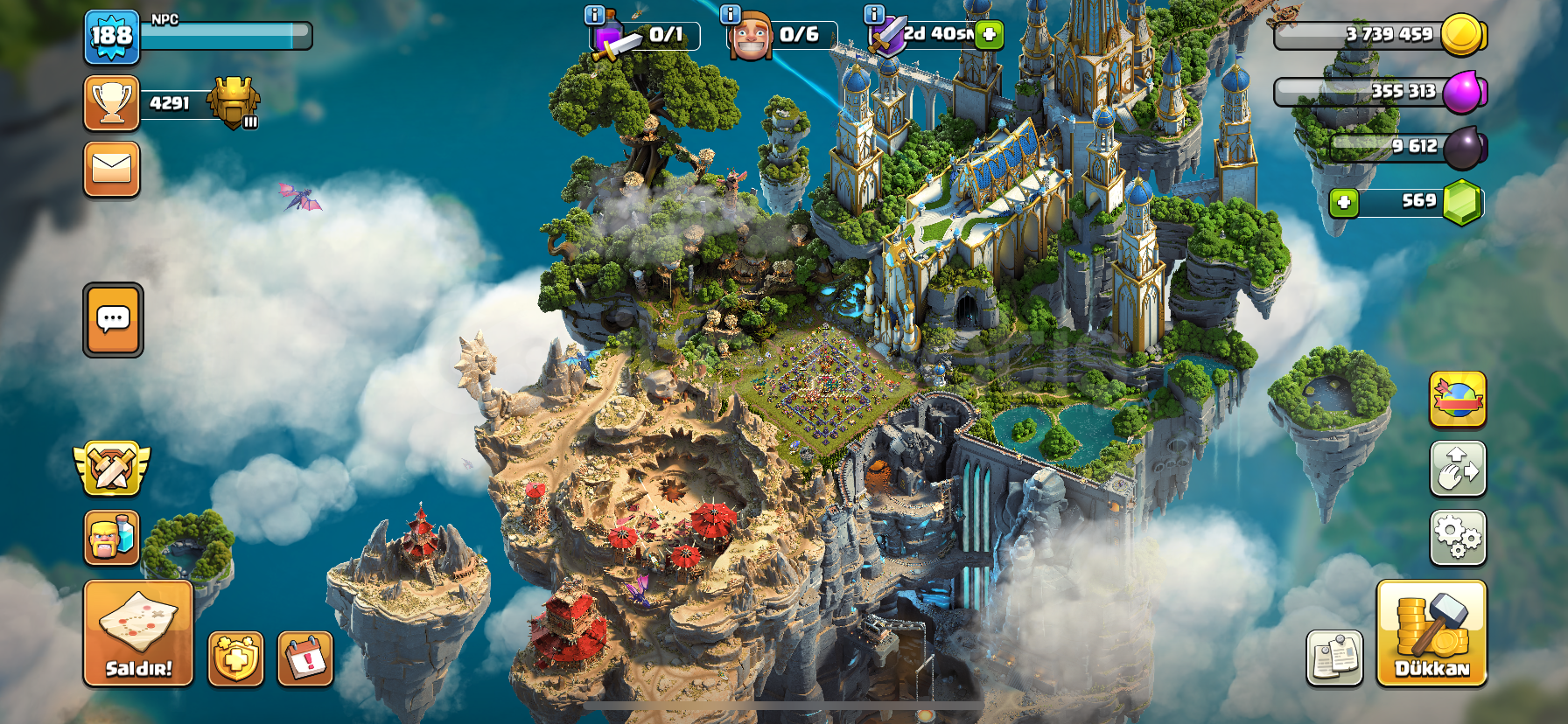The width and height of the screenshot is (1568, 724).
Task: Tap the gold coin resource icon
Action: tap(1461, 35)
